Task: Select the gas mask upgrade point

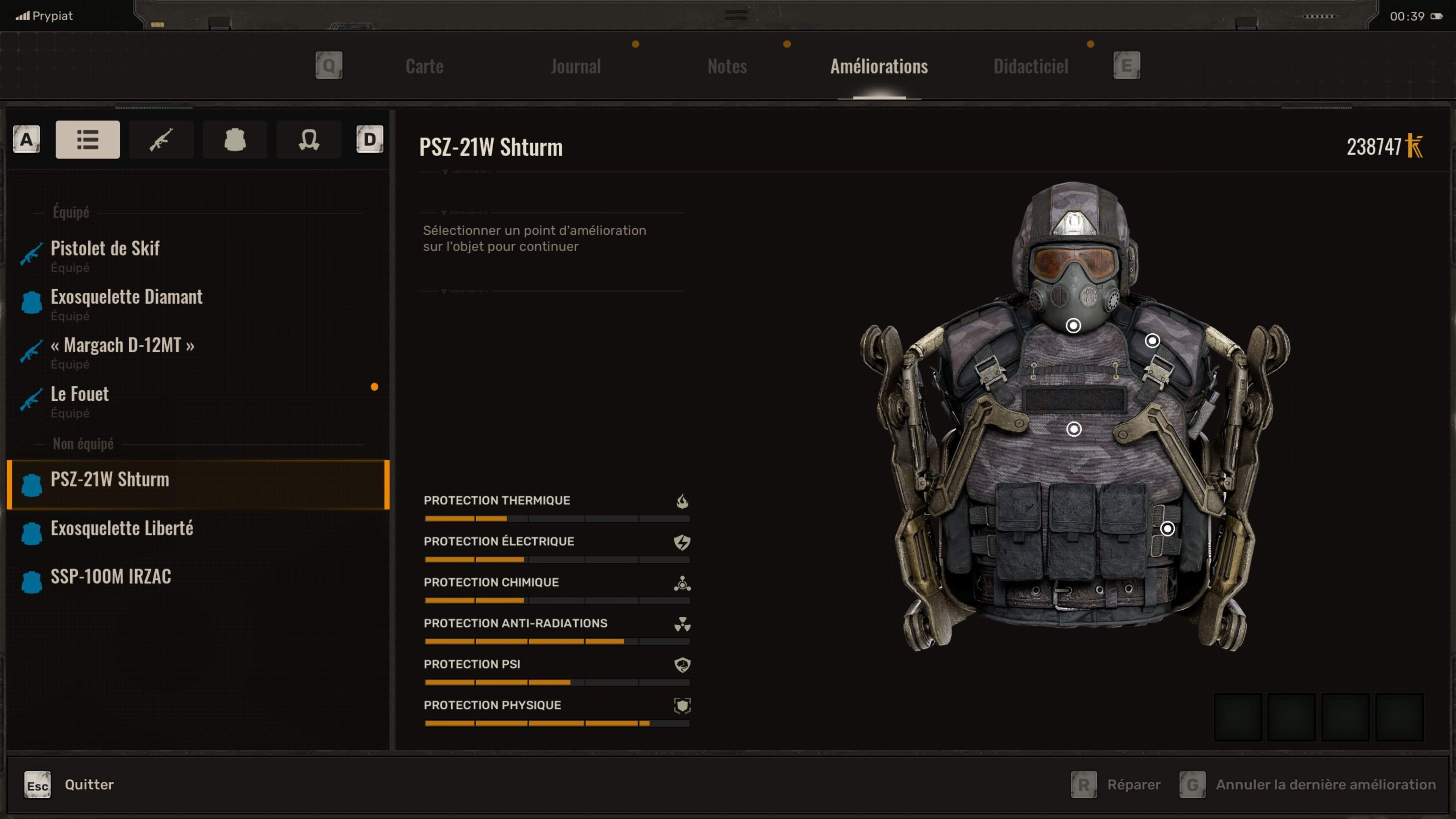Action: coord(1073,326)
